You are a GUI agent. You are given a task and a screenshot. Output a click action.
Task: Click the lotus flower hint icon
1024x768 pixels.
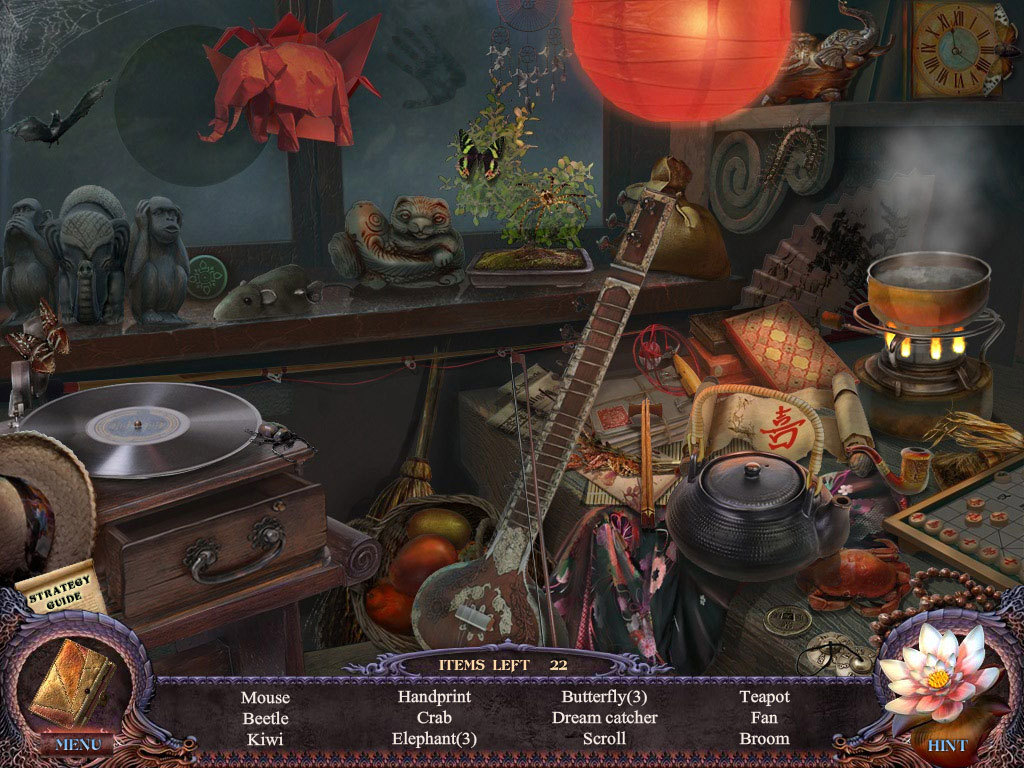point(937,673)
